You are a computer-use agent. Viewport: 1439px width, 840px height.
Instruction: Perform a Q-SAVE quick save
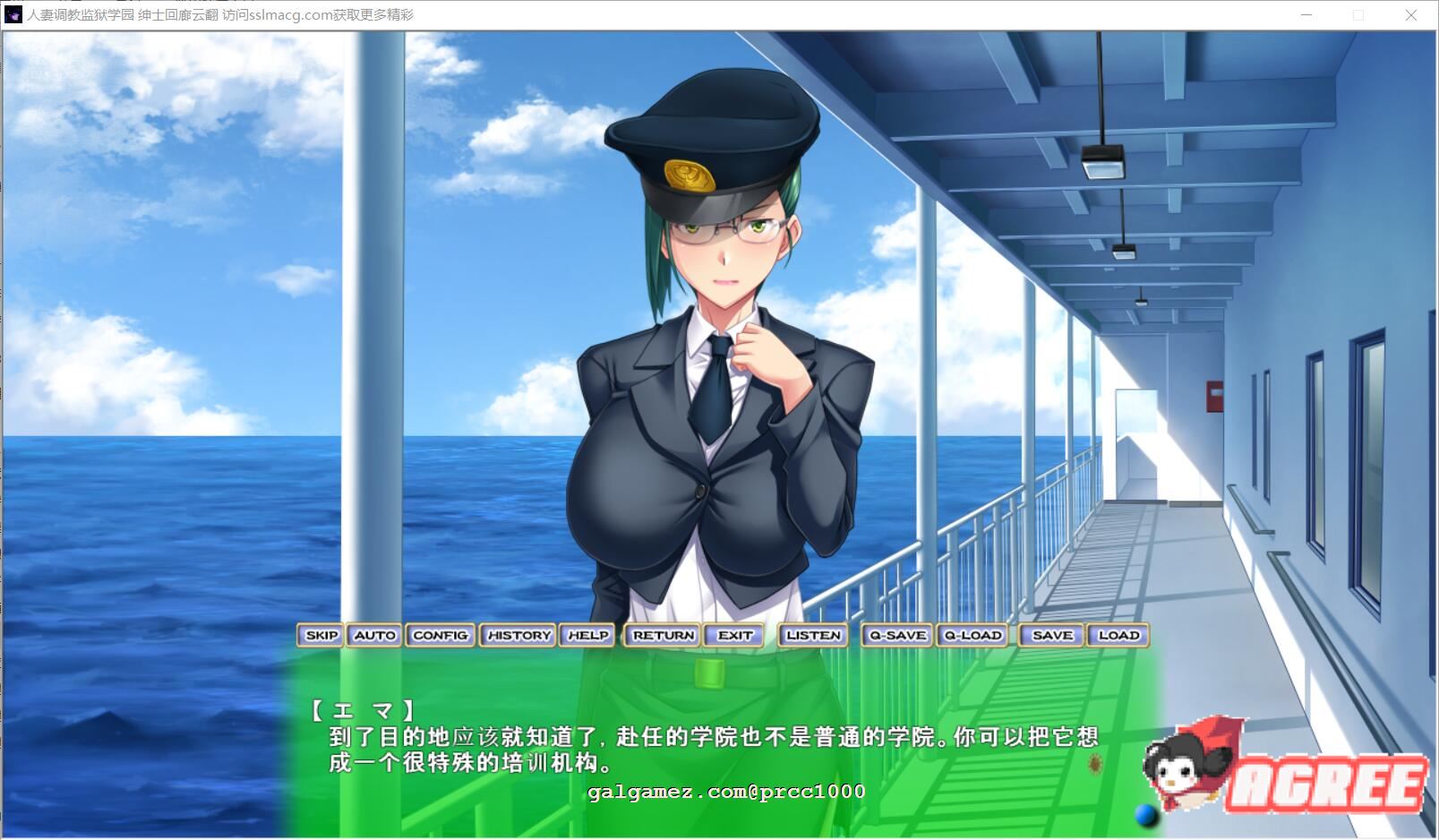(x=895, y=635)
